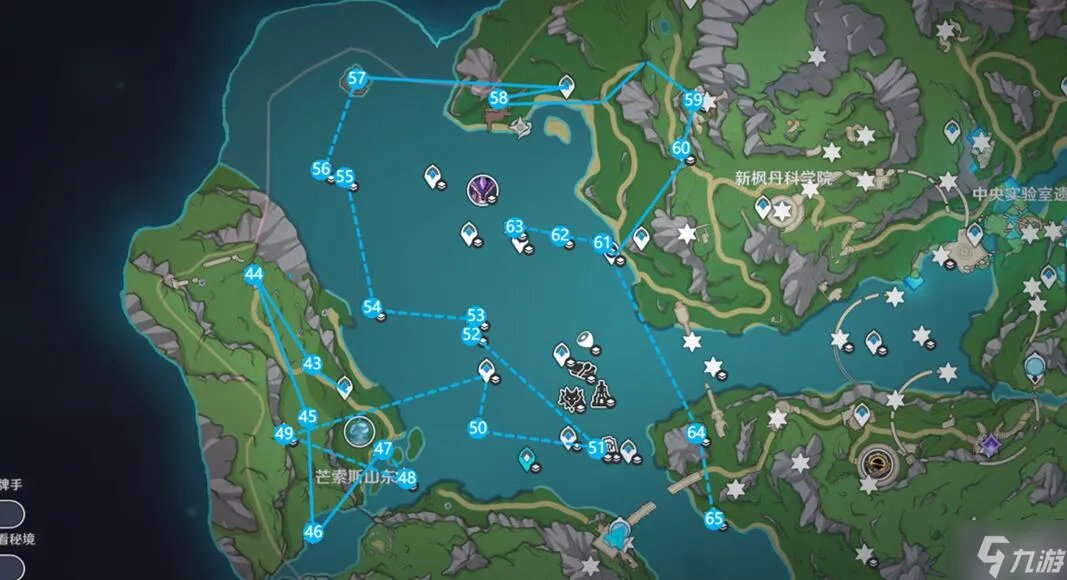Open the round domain icon beside marker 47

[x=357, y=432]
